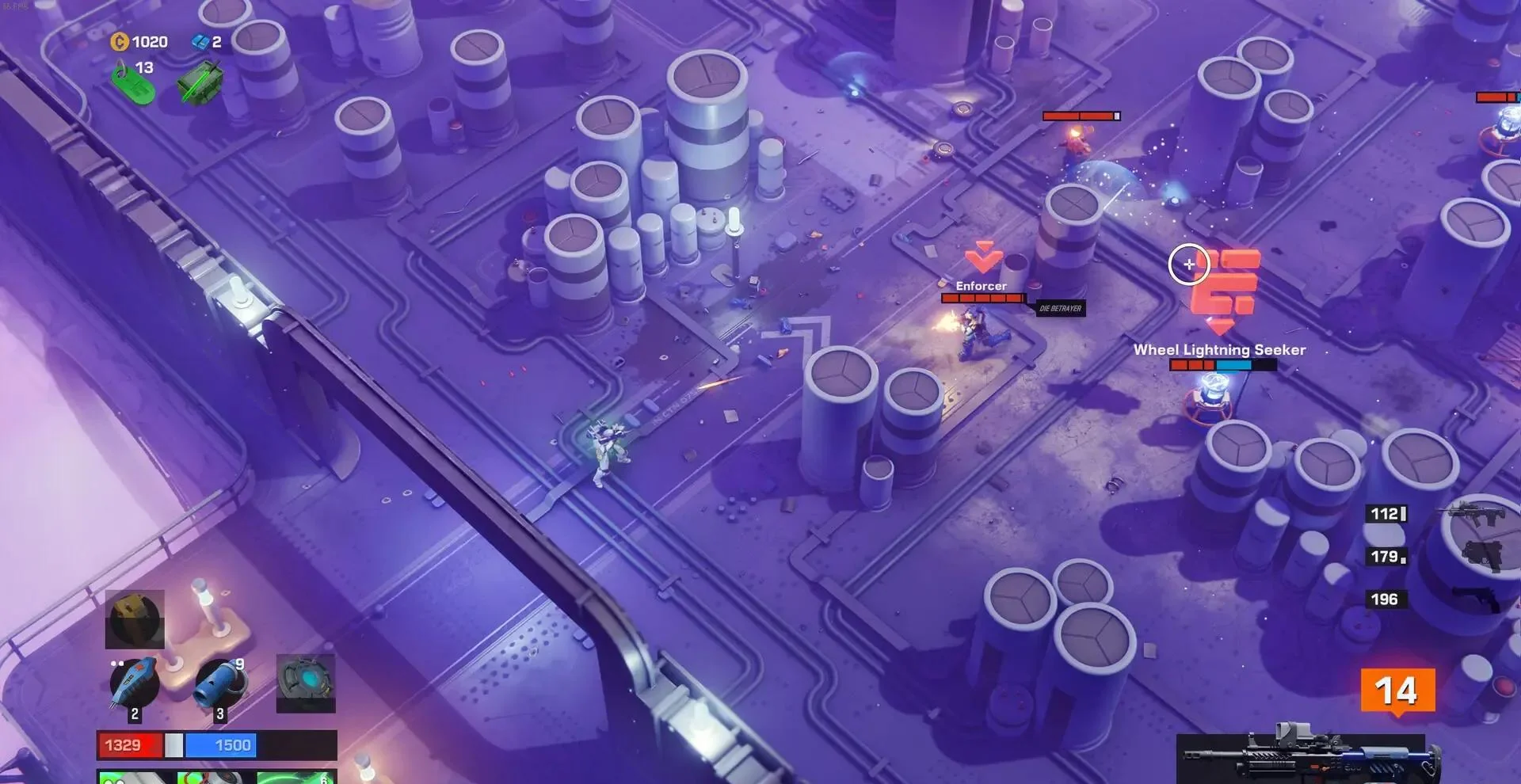
Task: Choose the blue grenade canister slot
Action: tap(219, 683)
